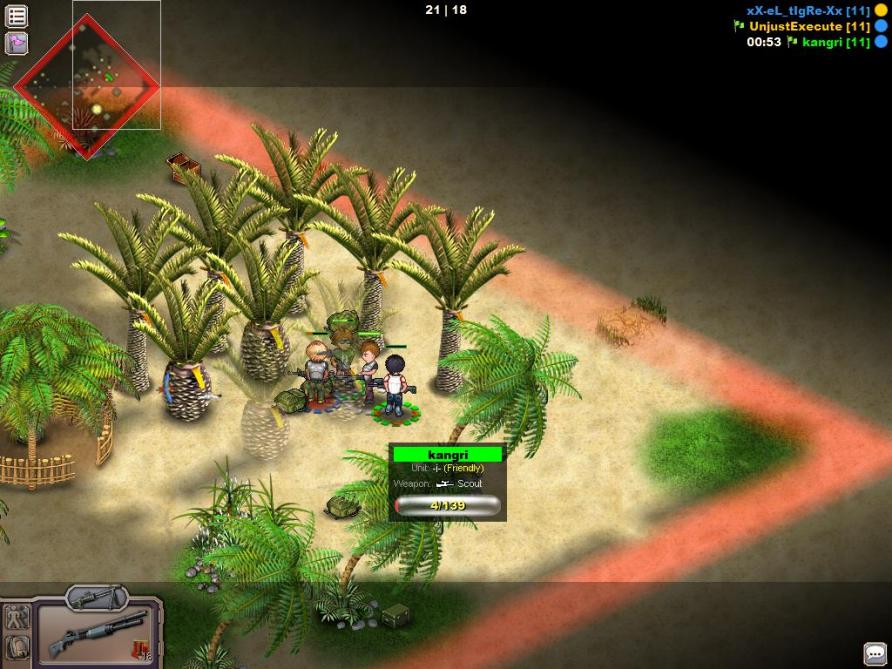Open the backpack inventory icon
Image resolution: width=892 pixels, height=669 pixels.
(x=15, y=649)
